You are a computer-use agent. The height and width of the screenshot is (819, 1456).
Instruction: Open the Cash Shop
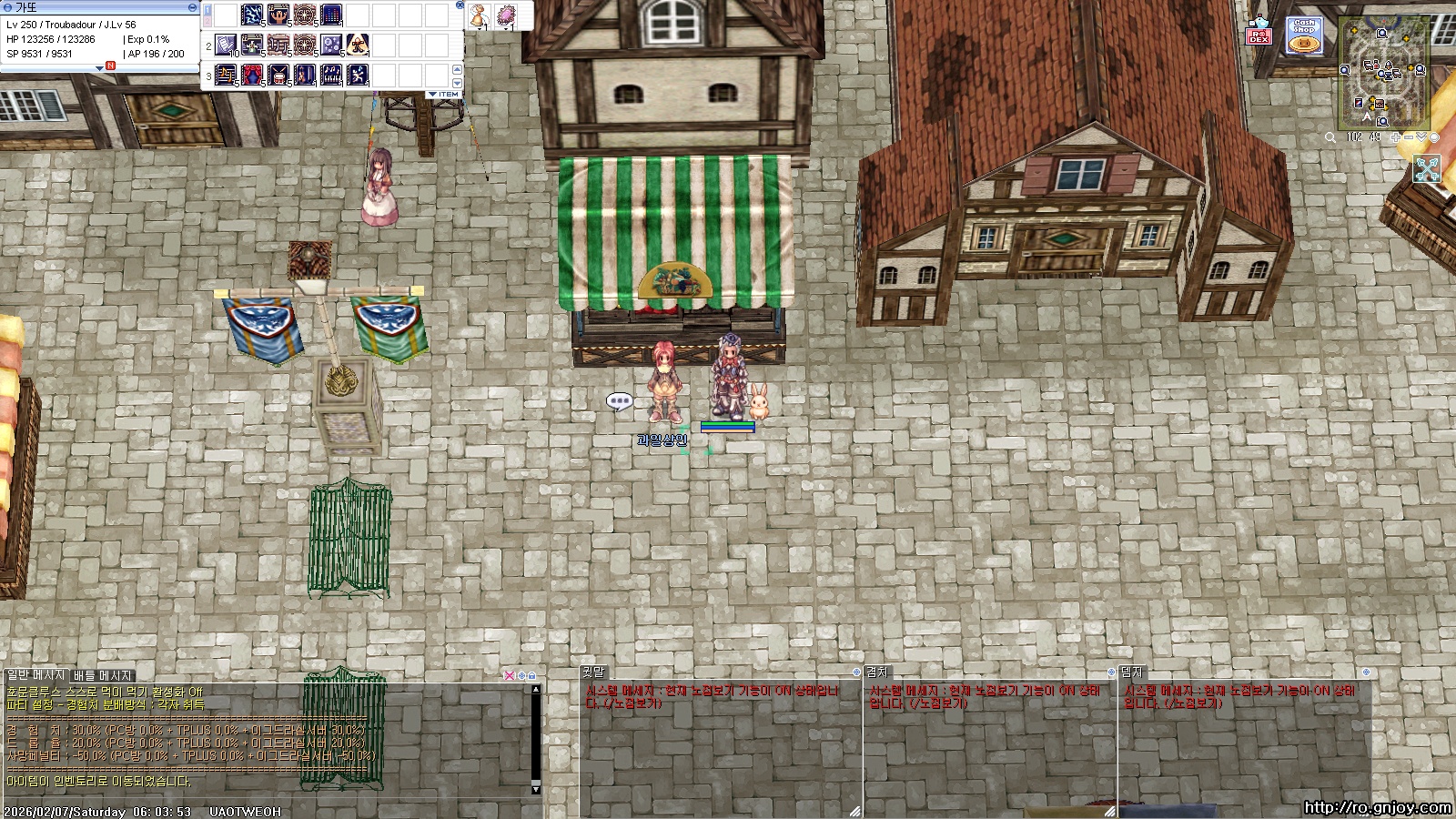1304,36
